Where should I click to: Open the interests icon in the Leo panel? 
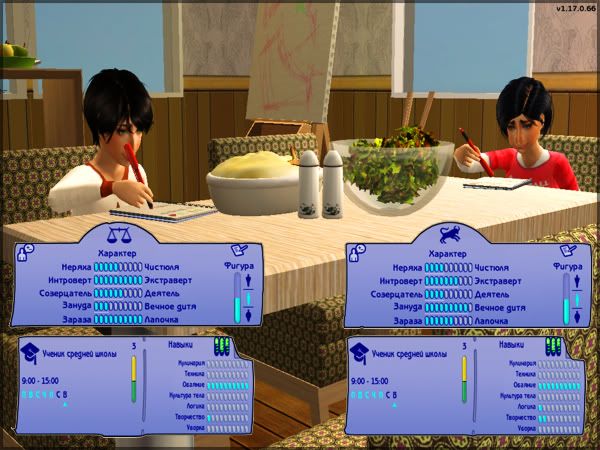tap(355, 251)
